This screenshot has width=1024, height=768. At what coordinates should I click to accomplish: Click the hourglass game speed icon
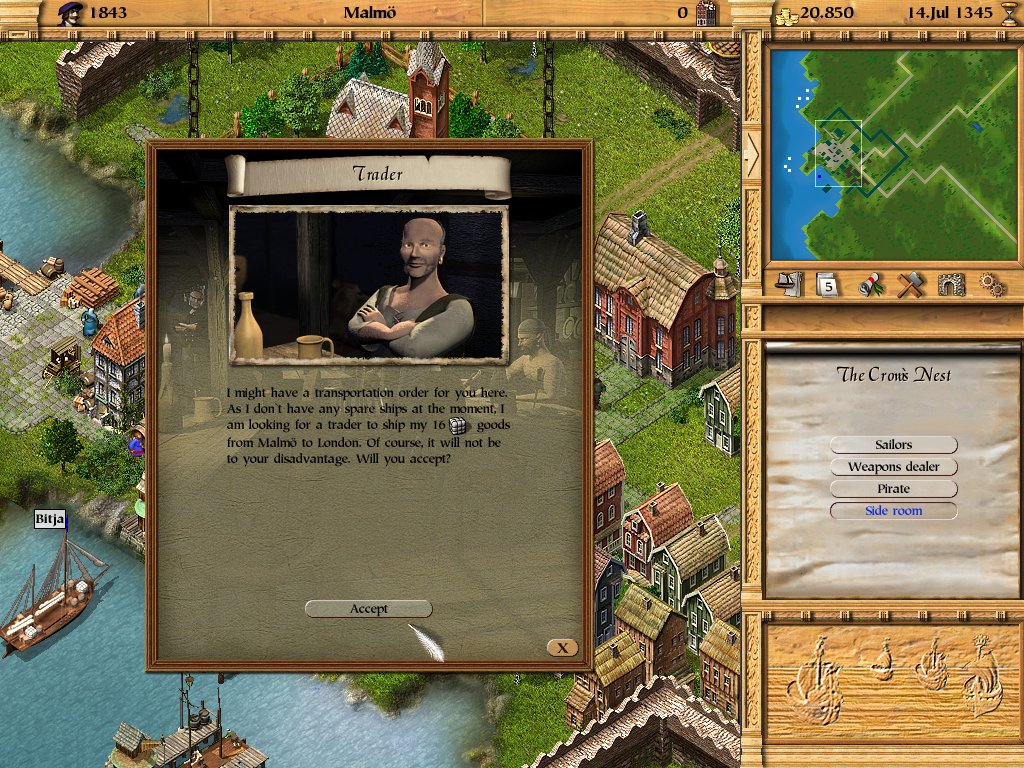[1009, 13]
